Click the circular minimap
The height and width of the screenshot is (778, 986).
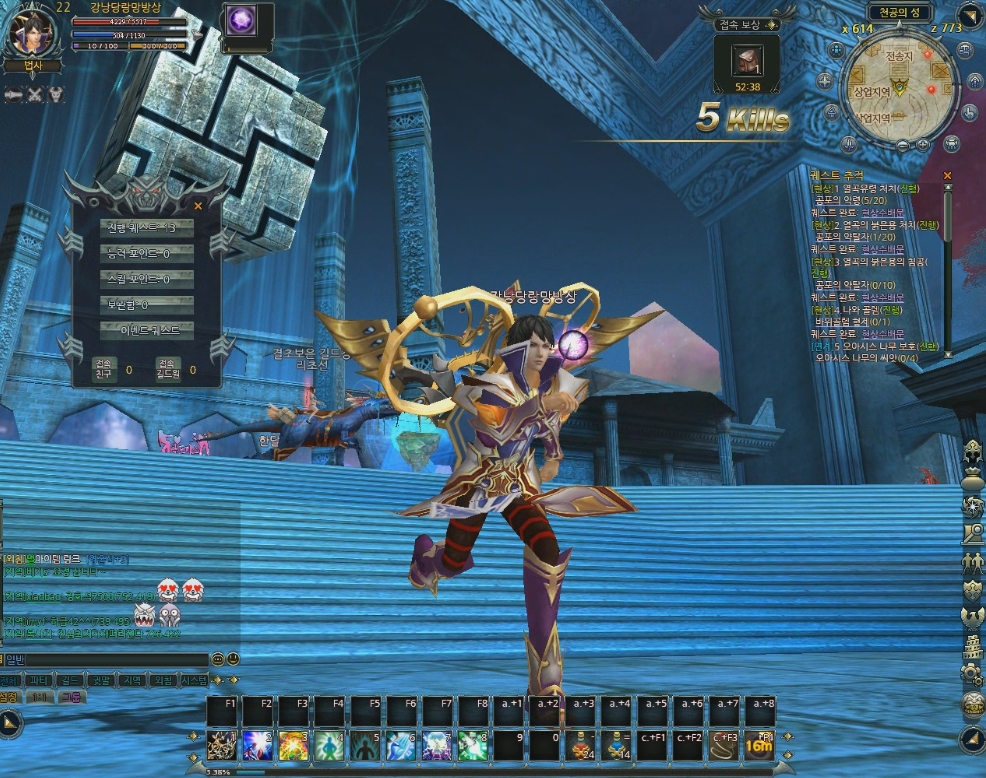point(897,88)
